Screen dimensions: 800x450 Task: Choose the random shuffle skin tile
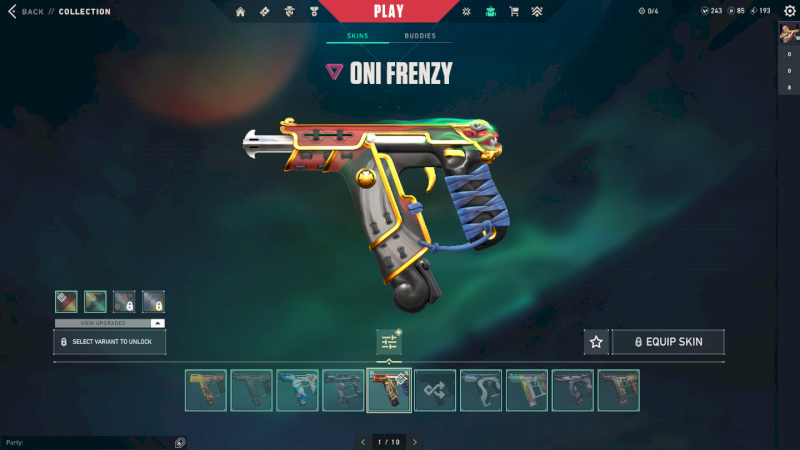point(435,390)
